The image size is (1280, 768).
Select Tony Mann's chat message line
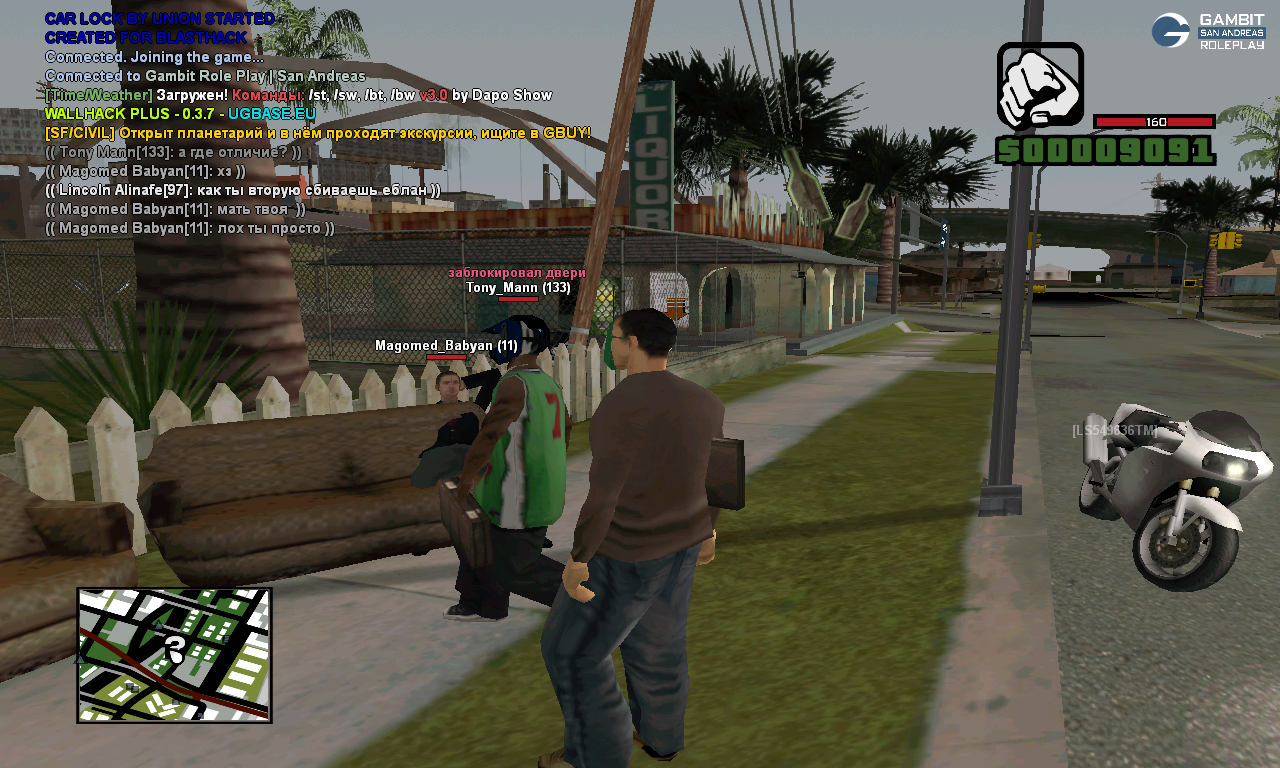click(173, 152)
